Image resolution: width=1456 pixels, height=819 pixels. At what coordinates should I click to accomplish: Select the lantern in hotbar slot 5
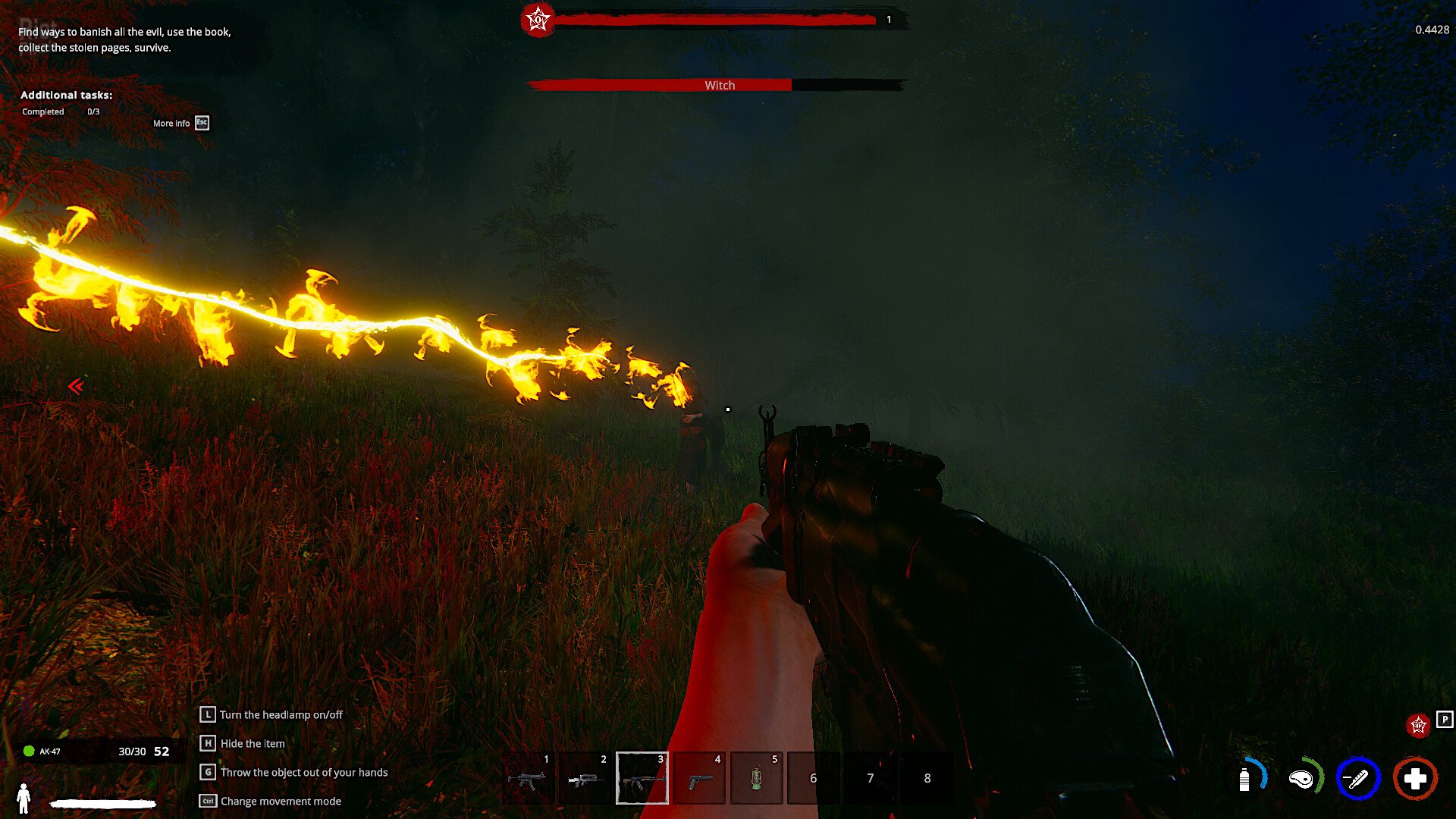(x=755, y=778)
